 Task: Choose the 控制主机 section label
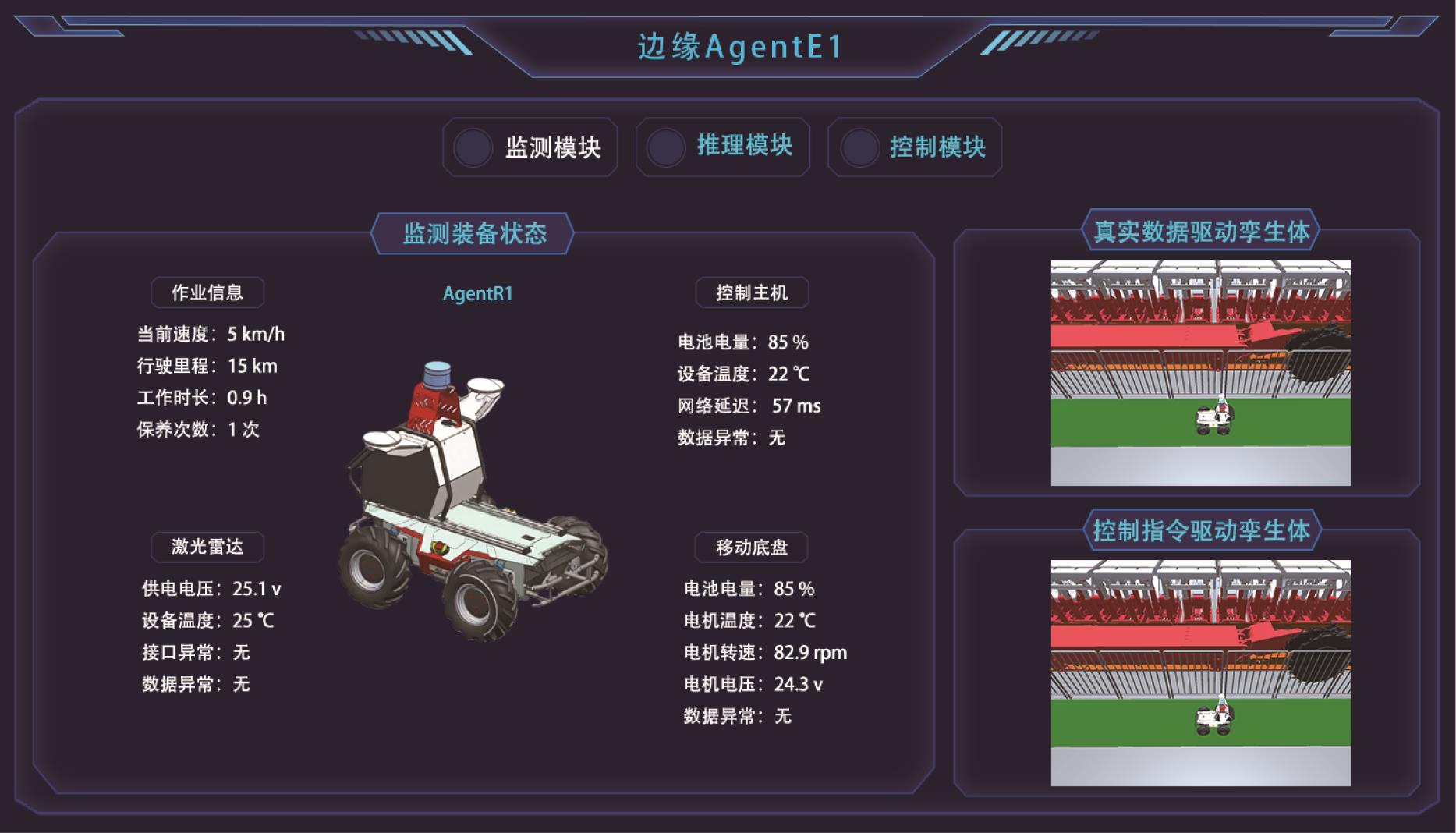[752, 292]
